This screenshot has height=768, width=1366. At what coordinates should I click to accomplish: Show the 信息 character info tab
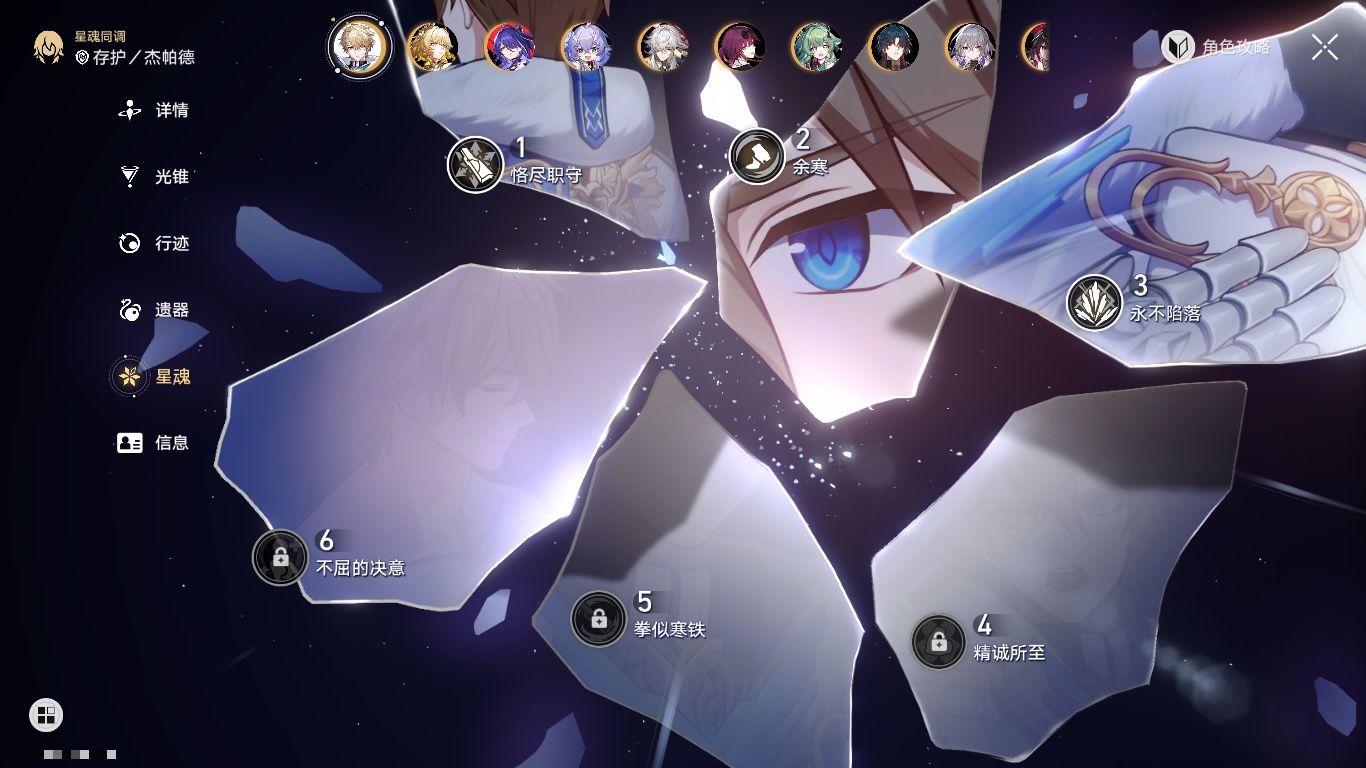pyautogui.click(x=155, y=443)
